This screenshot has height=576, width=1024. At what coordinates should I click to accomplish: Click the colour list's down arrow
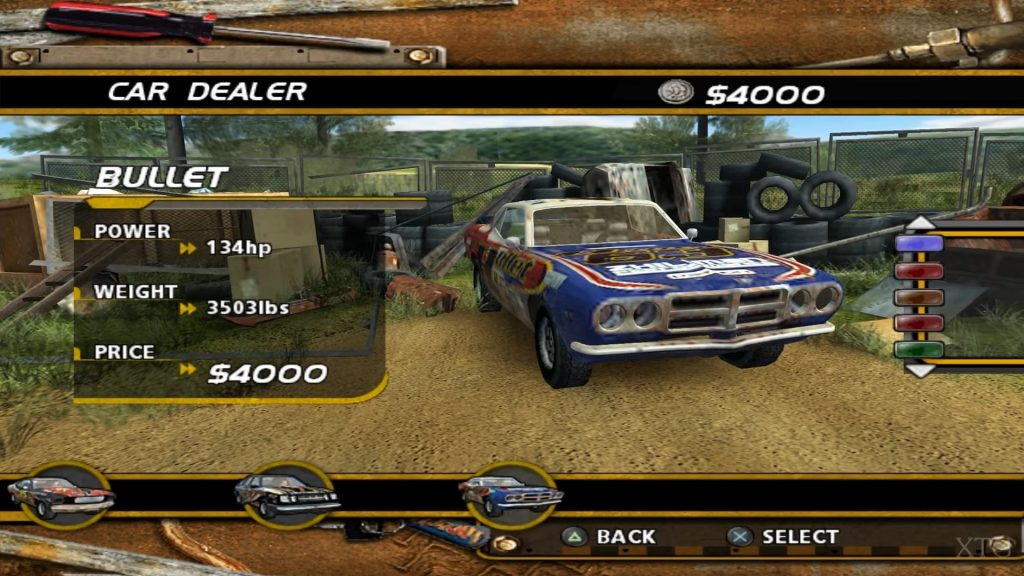click(x=919, y=369)
